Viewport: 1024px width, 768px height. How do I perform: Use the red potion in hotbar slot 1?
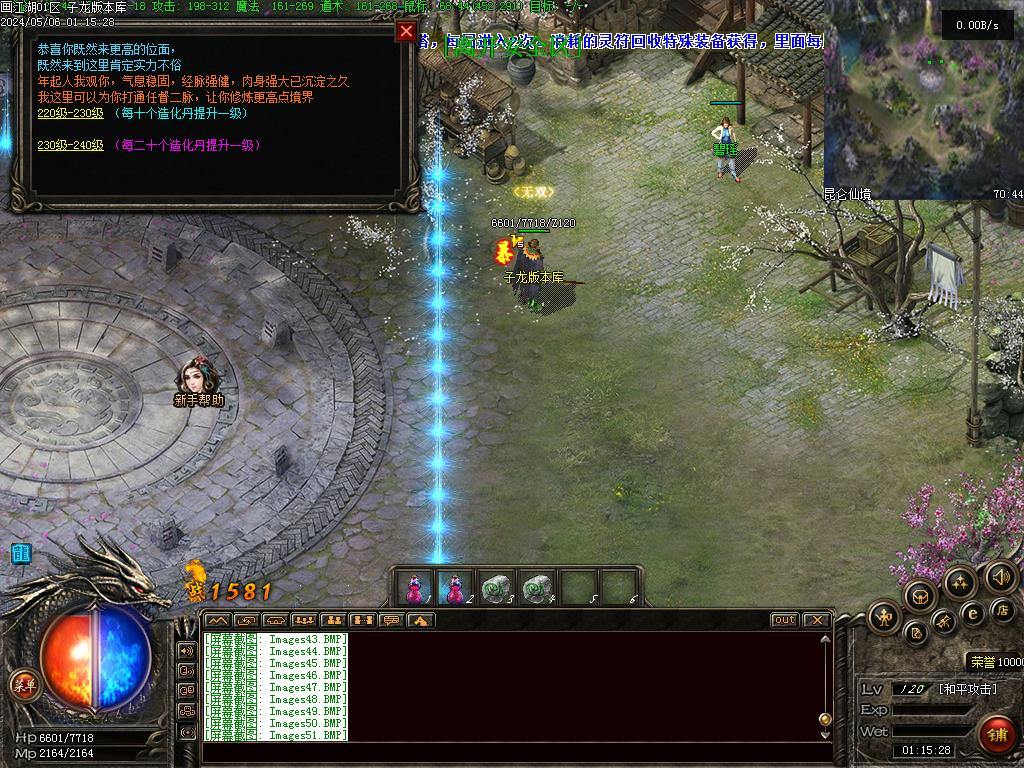[414, 588]
